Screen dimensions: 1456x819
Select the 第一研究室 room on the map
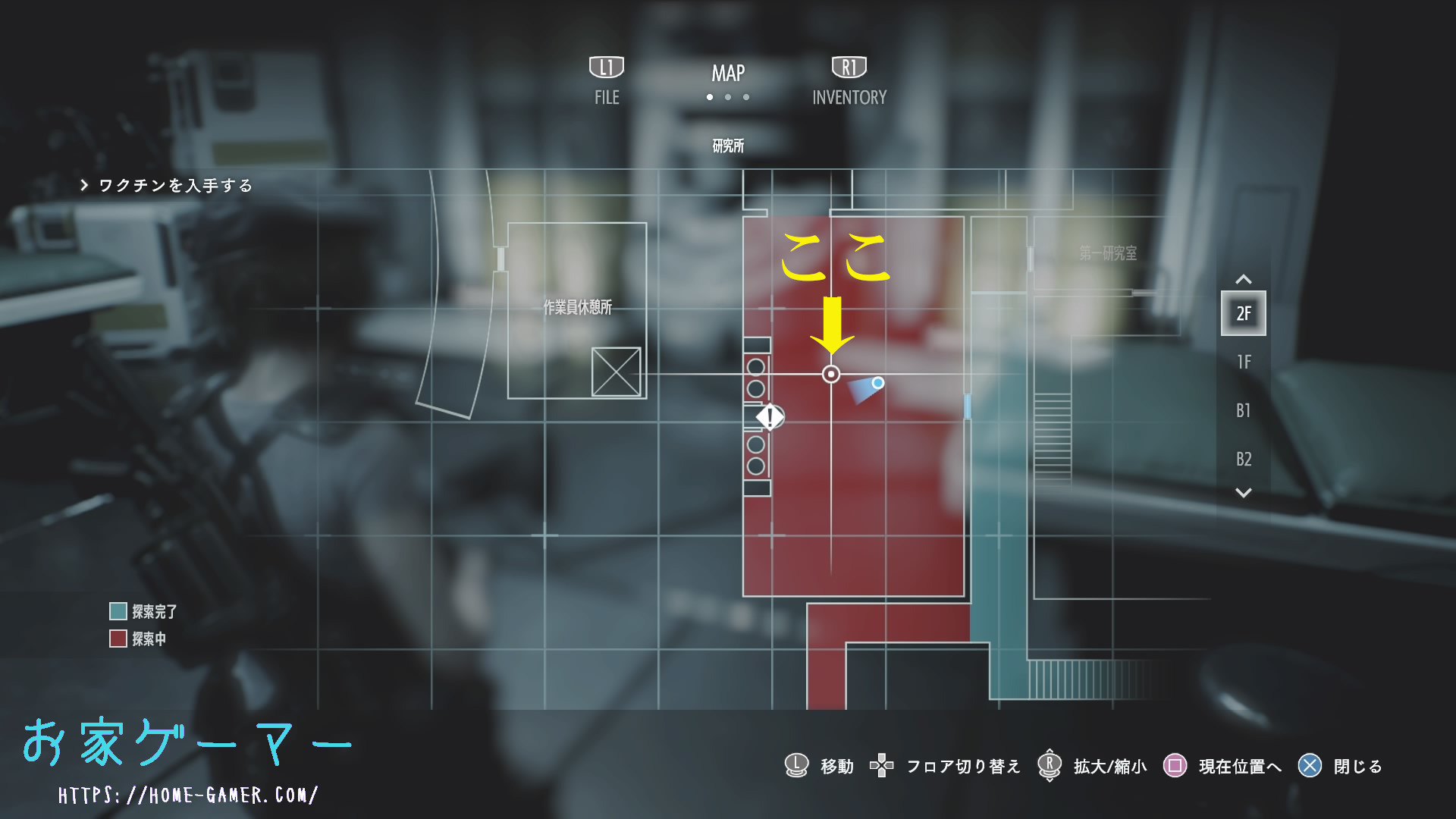[x=1108, y=253]
